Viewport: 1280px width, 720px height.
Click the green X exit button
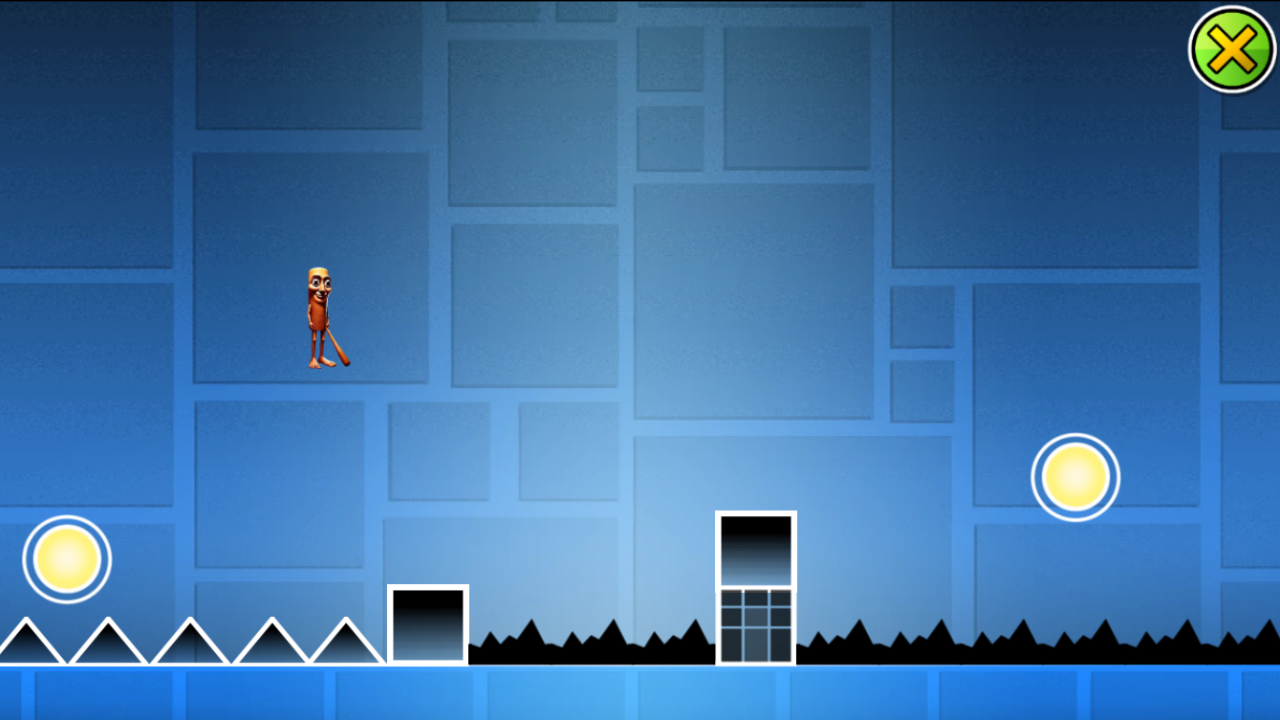click(1232, 46)
